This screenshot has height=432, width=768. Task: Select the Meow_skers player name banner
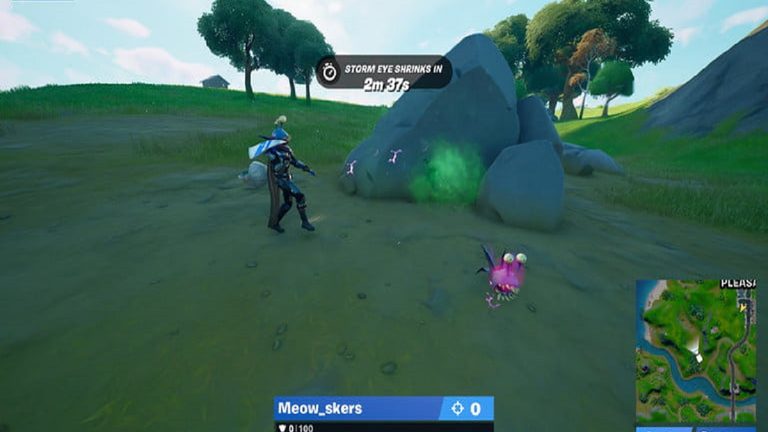357,408
